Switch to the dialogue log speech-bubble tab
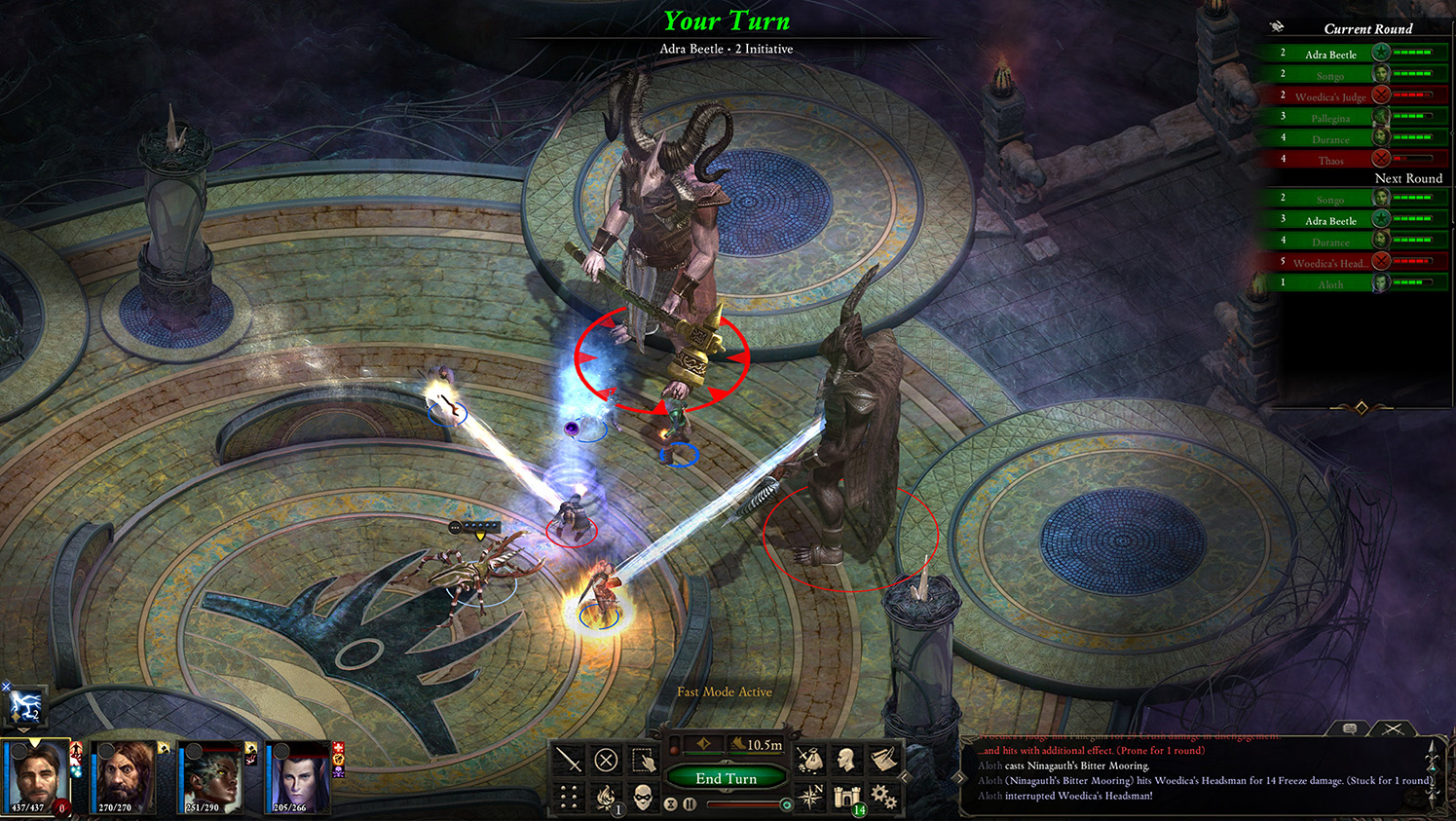The width and height of the screenshot is (1456, 821). tap(1350, 728)
